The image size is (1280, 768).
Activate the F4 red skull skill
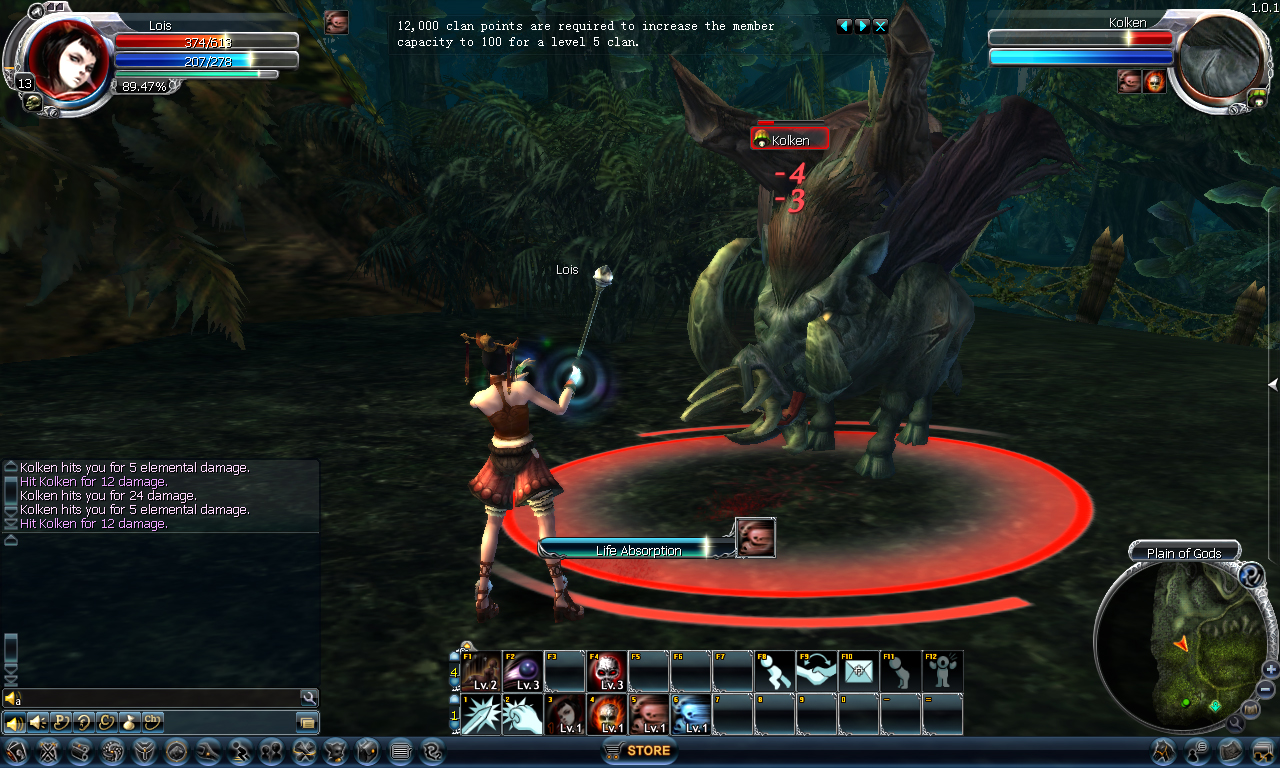606,671
